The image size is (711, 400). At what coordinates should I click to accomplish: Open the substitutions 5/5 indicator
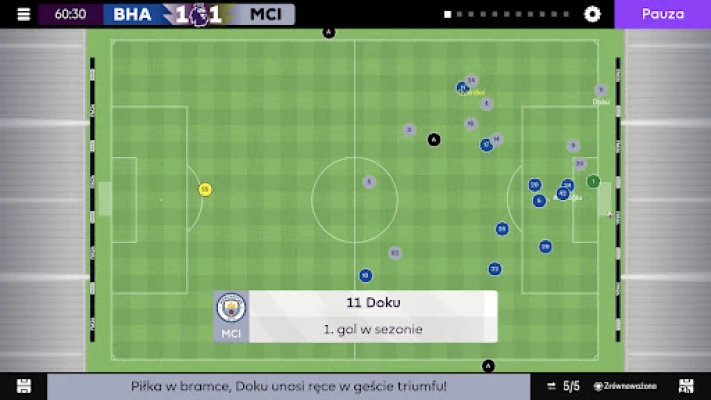point(564,386)
